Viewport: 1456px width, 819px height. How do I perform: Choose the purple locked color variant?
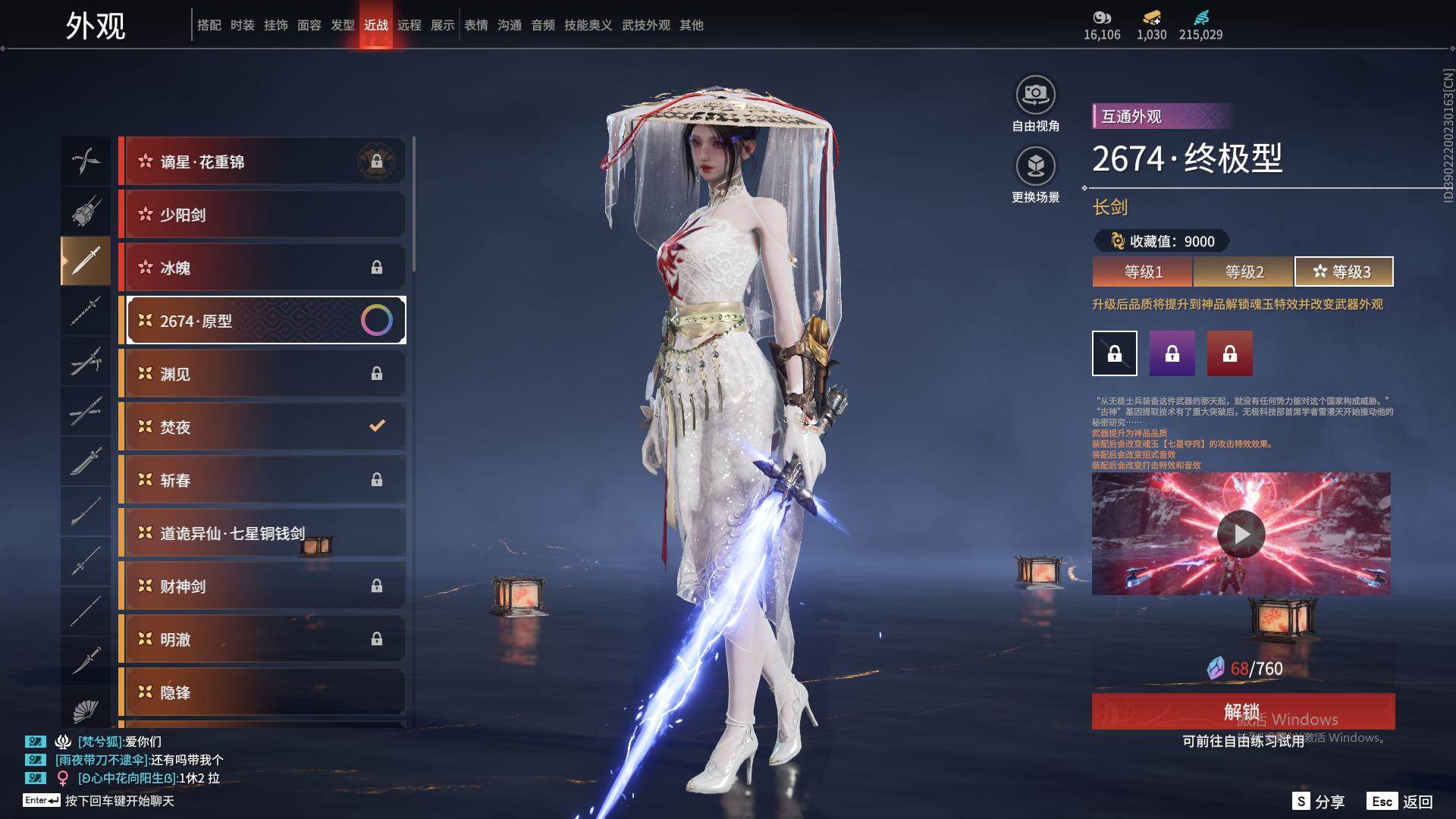(x=1172, y=353)
